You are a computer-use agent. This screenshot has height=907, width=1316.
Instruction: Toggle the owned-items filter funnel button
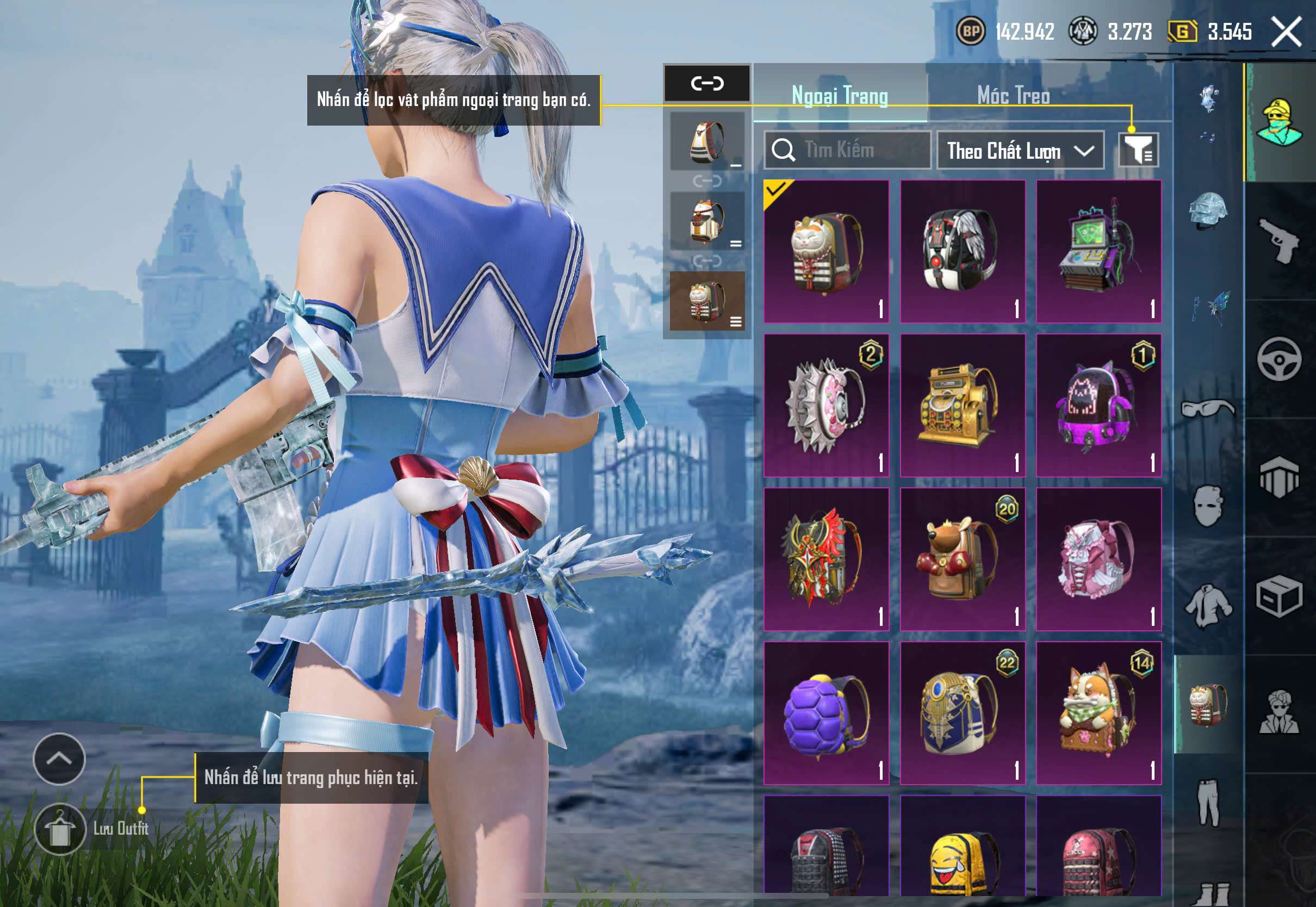1138,150
